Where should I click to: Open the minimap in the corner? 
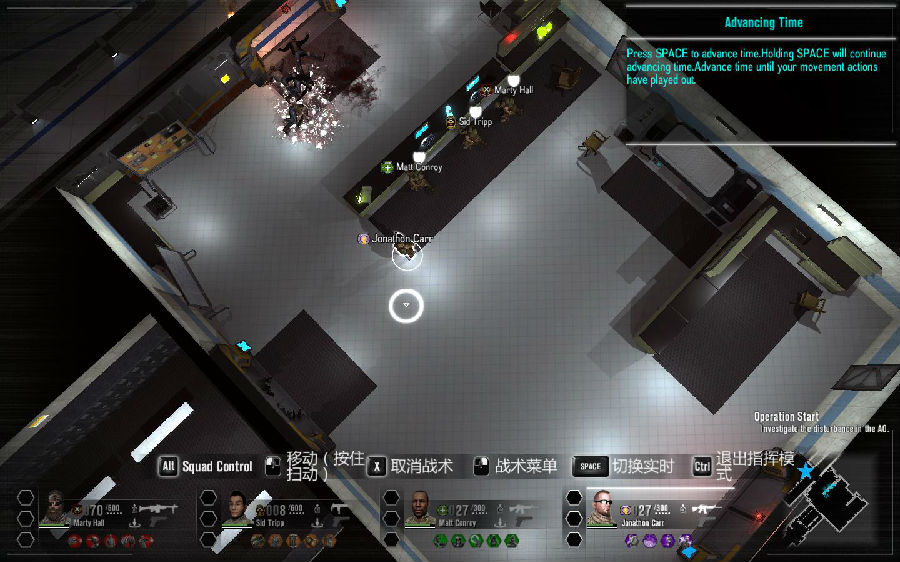pyautogui.click(x=828, y=500)
